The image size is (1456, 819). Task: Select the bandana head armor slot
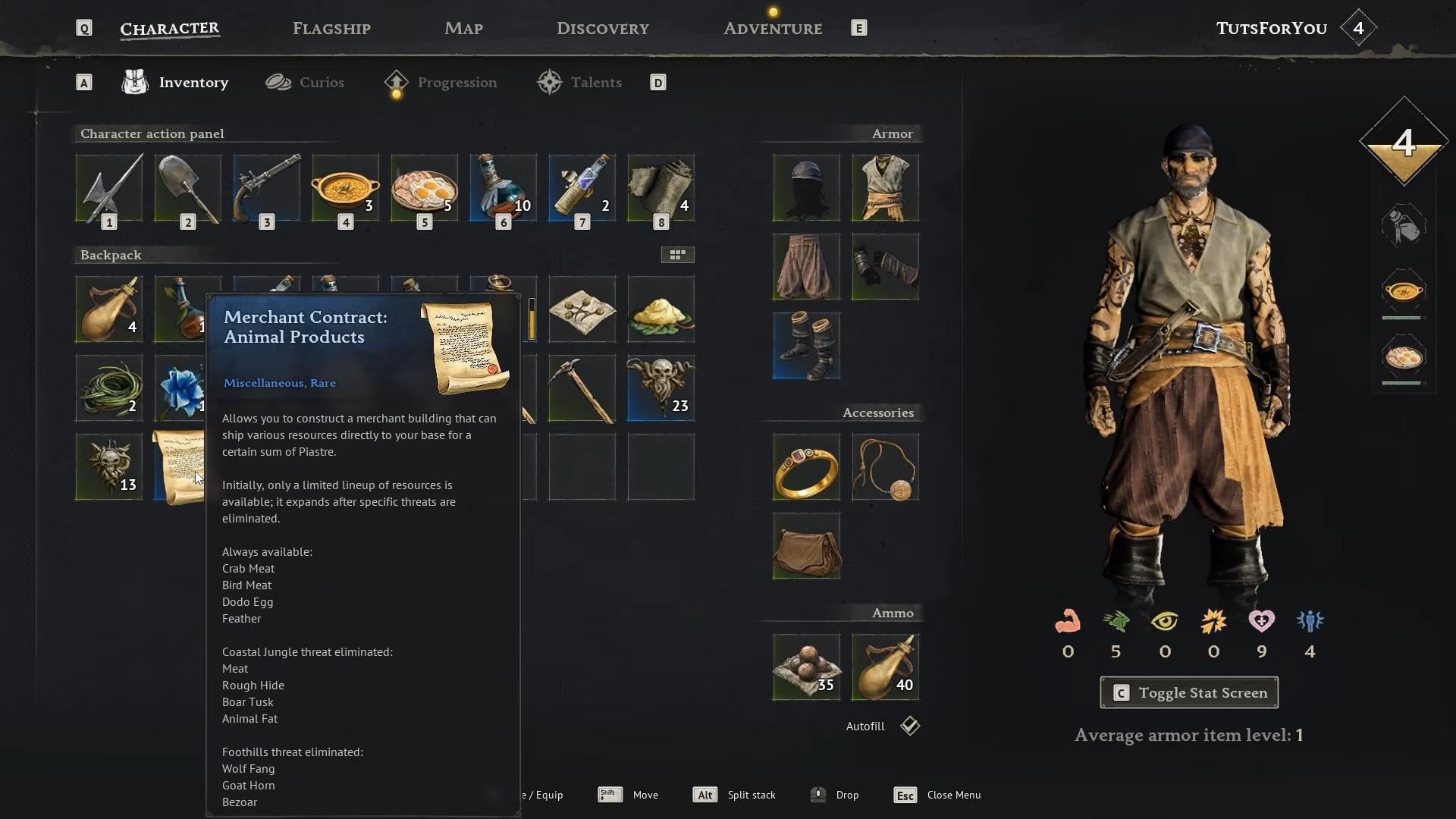tap(806, 188)
